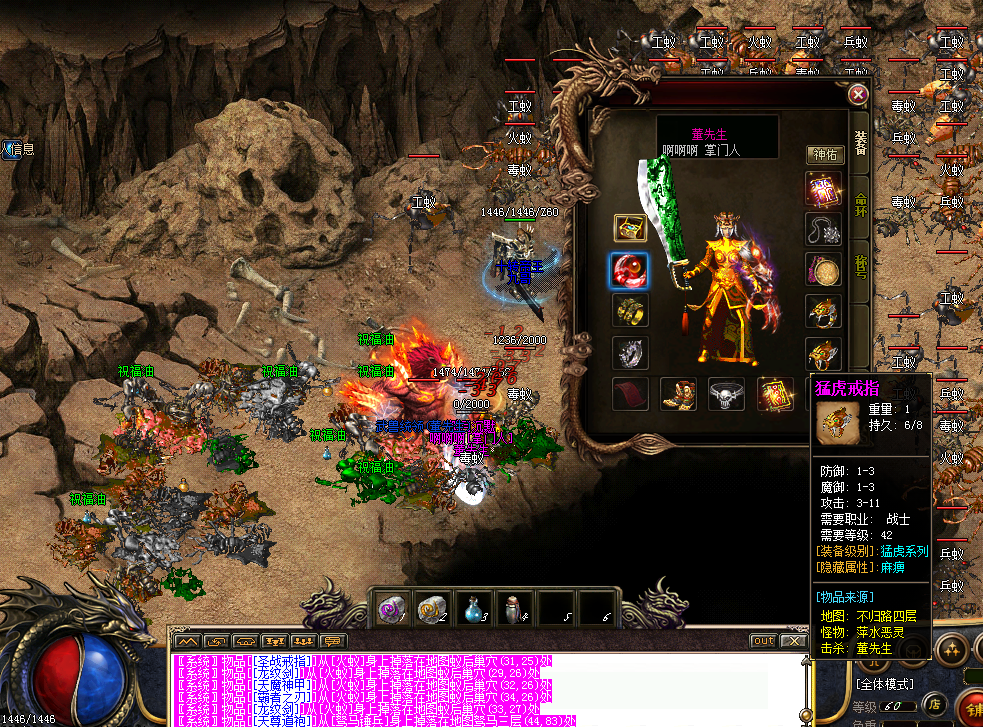Use the blue potion in hotbar slot 3
This screenshot has height=727, width=983.
(x=473, y=607)
